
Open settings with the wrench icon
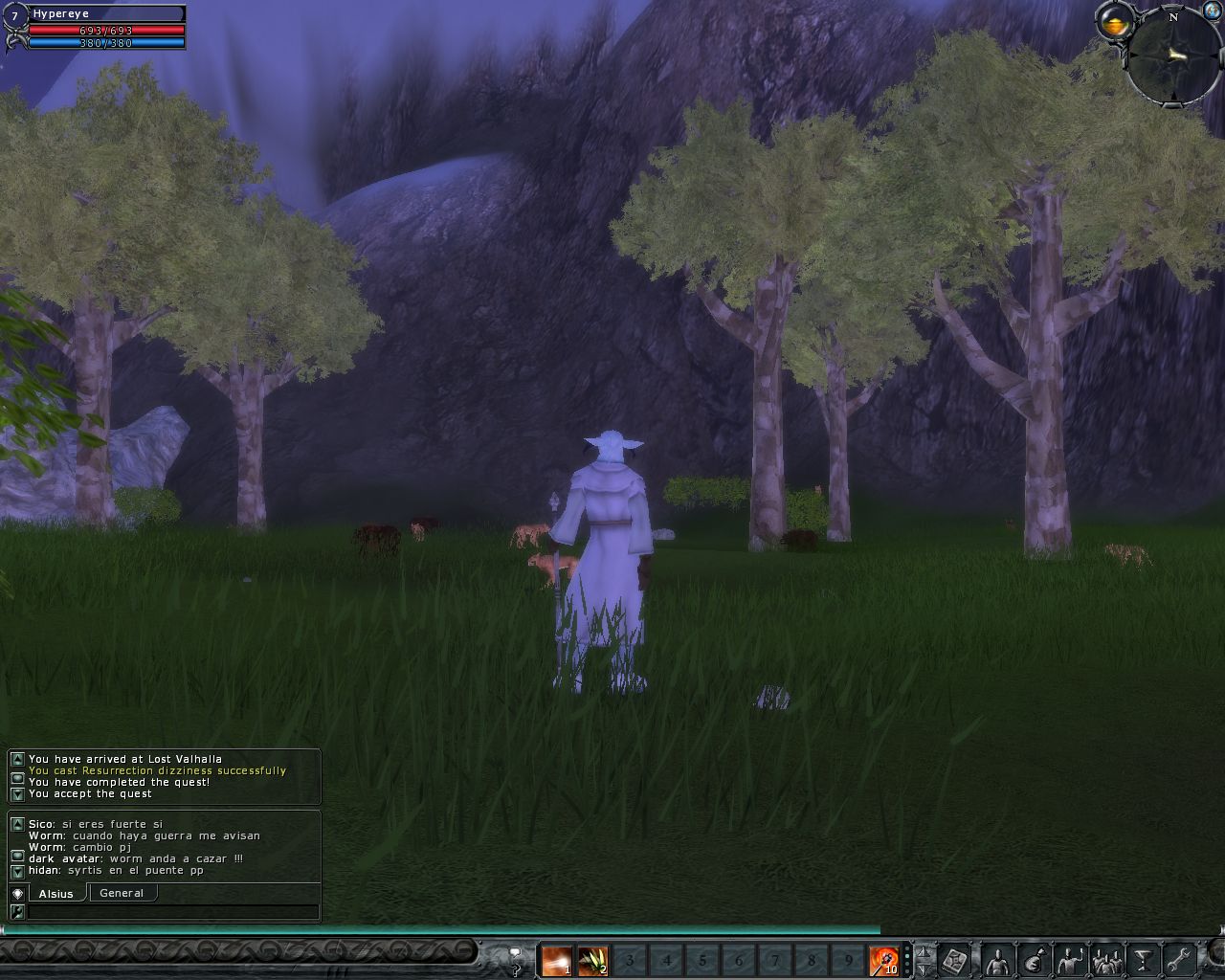click(1180, 960)
